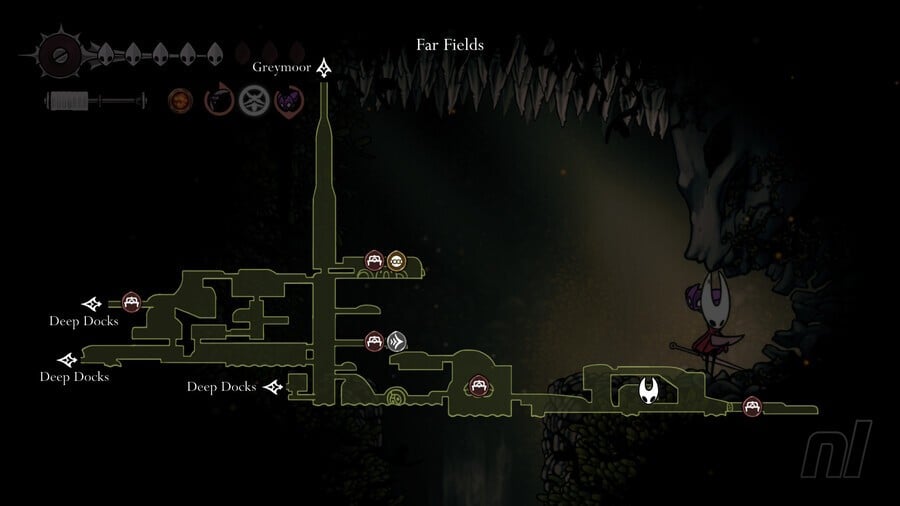Select the tan mask map pin

tap(397, 262)
